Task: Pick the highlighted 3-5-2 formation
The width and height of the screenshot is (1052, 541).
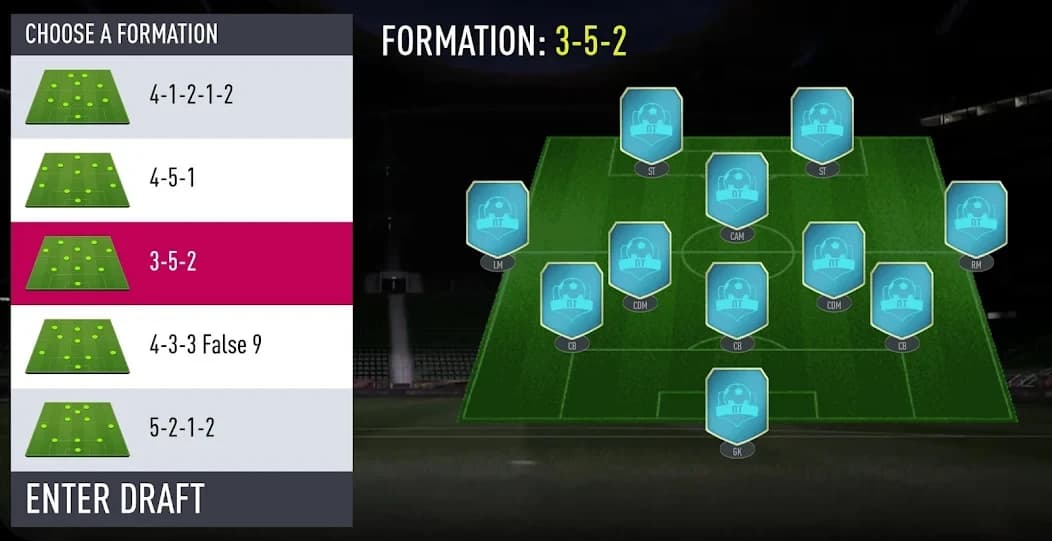Action: [x=182, y=263]
